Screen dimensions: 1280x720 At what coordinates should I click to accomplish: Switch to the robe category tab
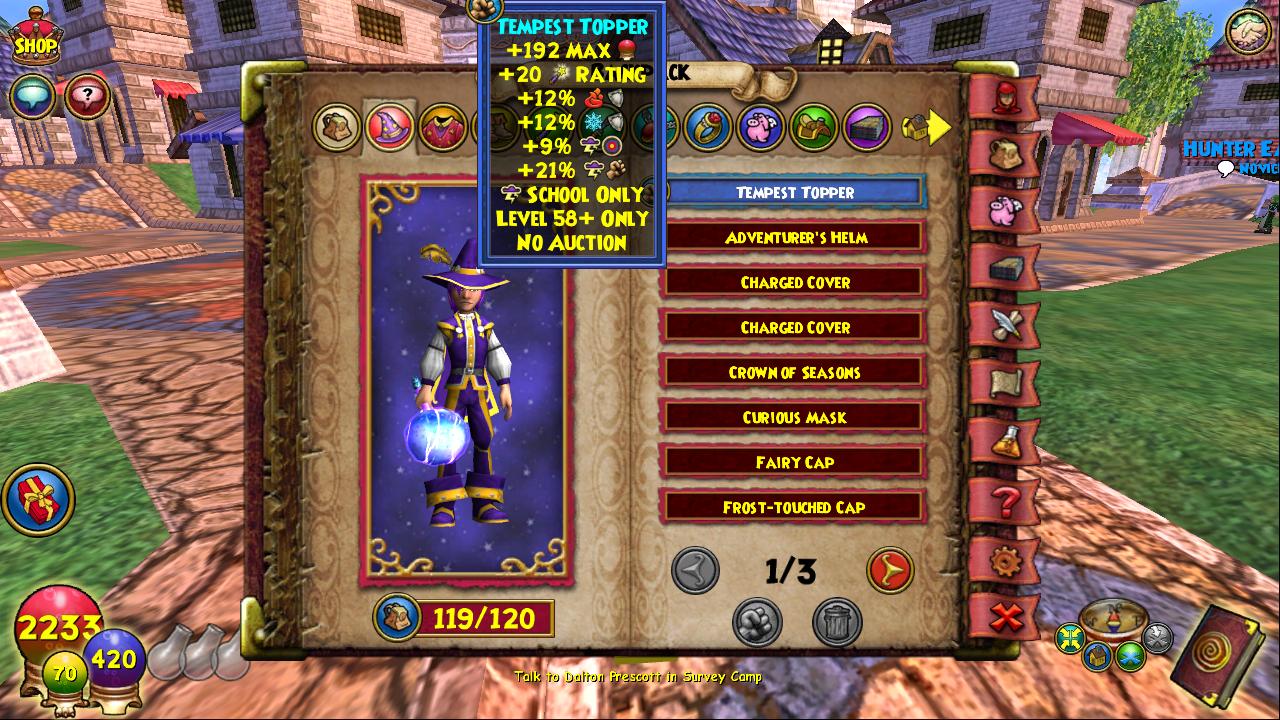click(441, 128)
